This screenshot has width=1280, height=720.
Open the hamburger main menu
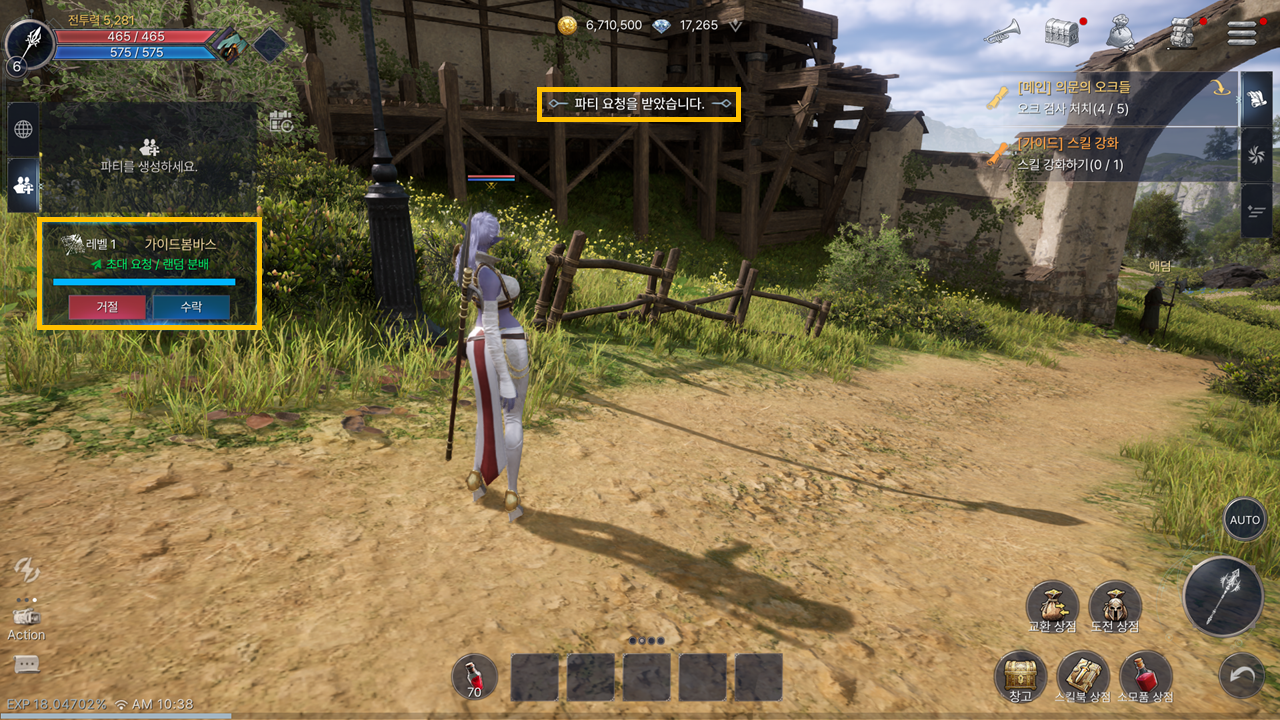pos(1241,32)
